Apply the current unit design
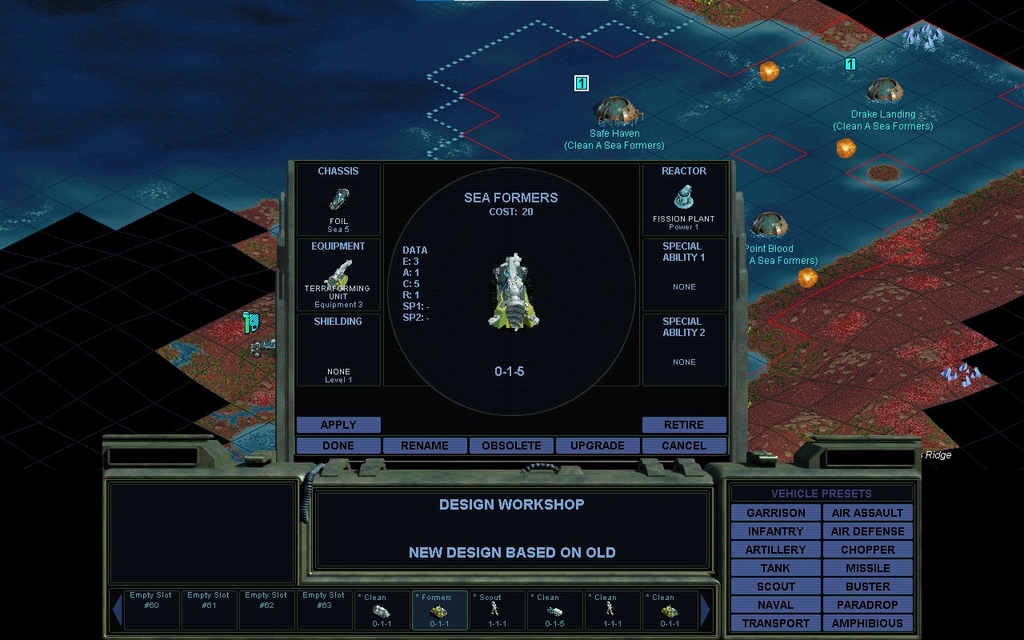Image resolution: width=1024 pixels, height=640 pixels. tap(338, 425)
